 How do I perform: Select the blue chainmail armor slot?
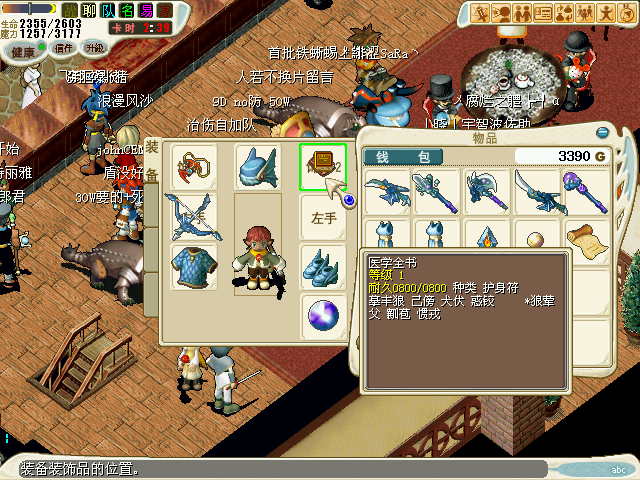193,267
